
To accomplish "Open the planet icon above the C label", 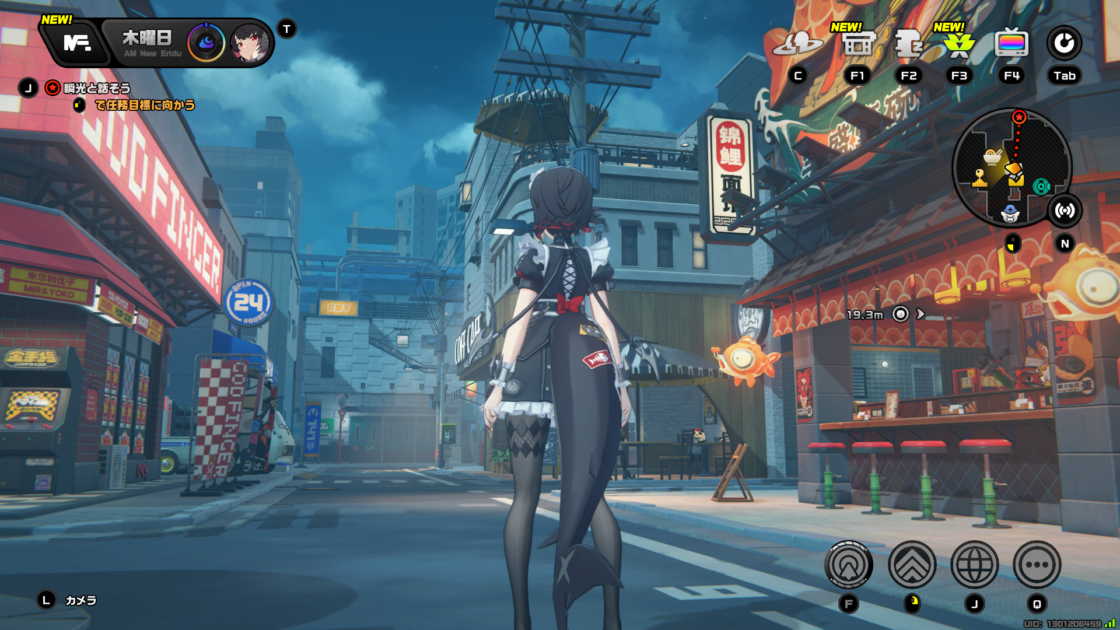I will coord(798,44).
